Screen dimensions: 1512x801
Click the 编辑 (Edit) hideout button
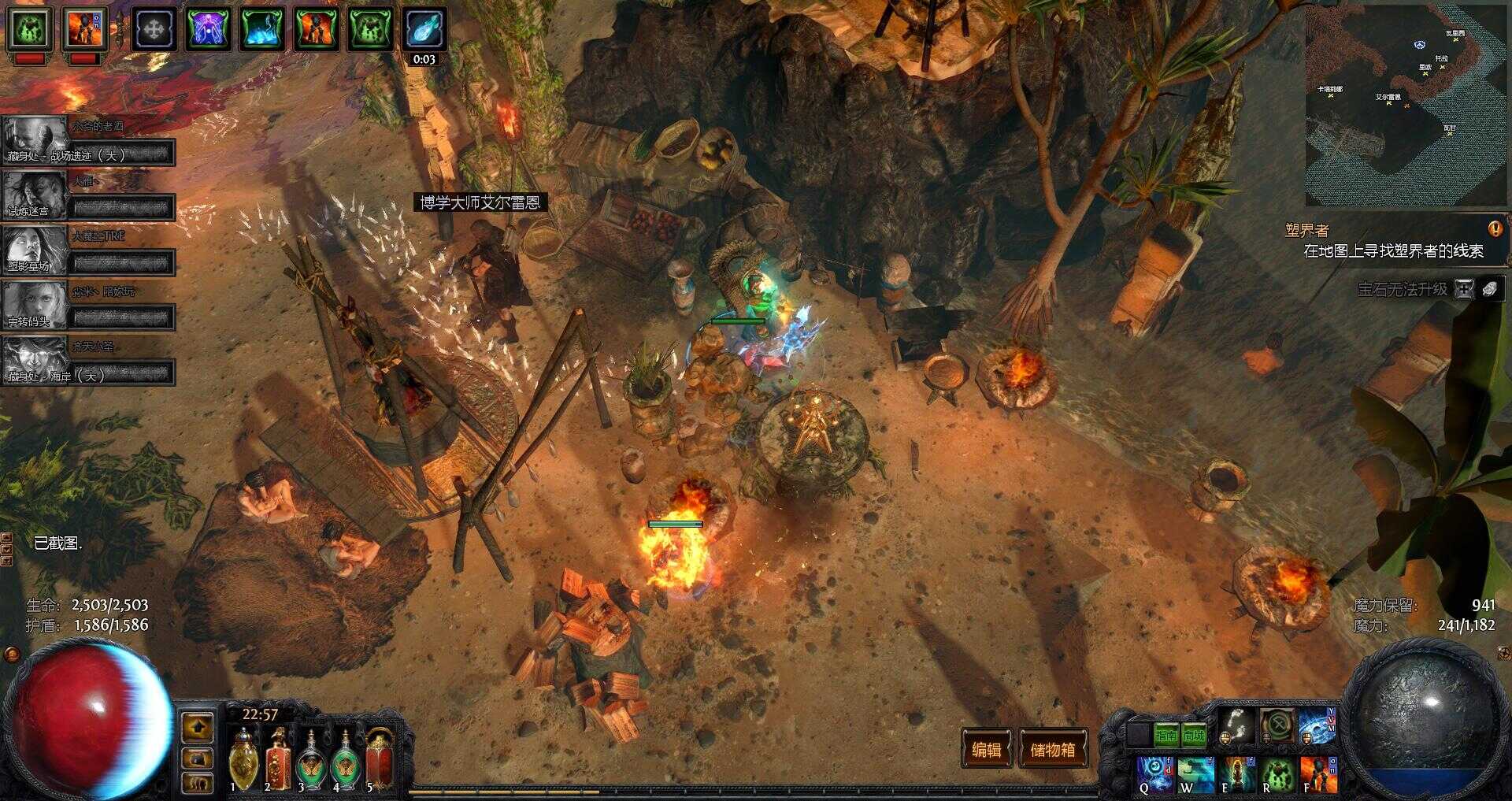pyautogui.click(x=986, y=749)
